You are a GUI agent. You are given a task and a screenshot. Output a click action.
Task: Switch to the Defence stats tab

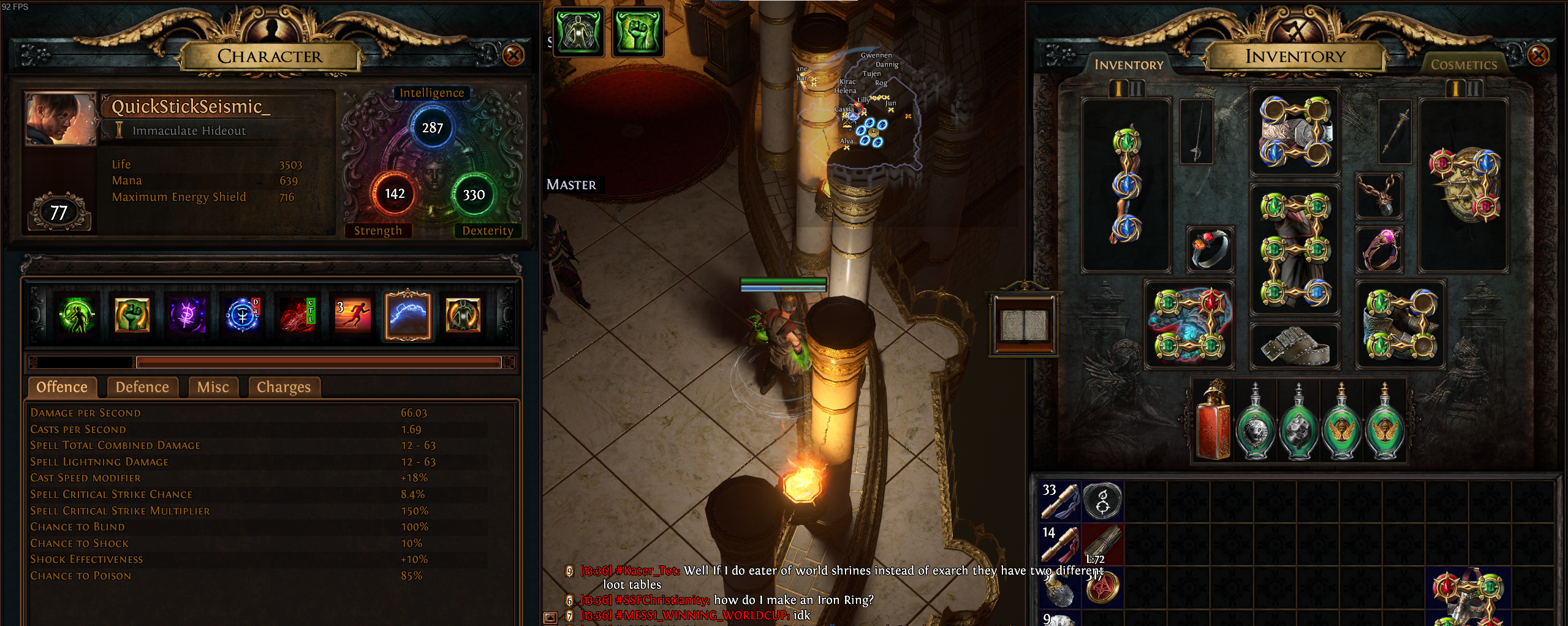142,387
